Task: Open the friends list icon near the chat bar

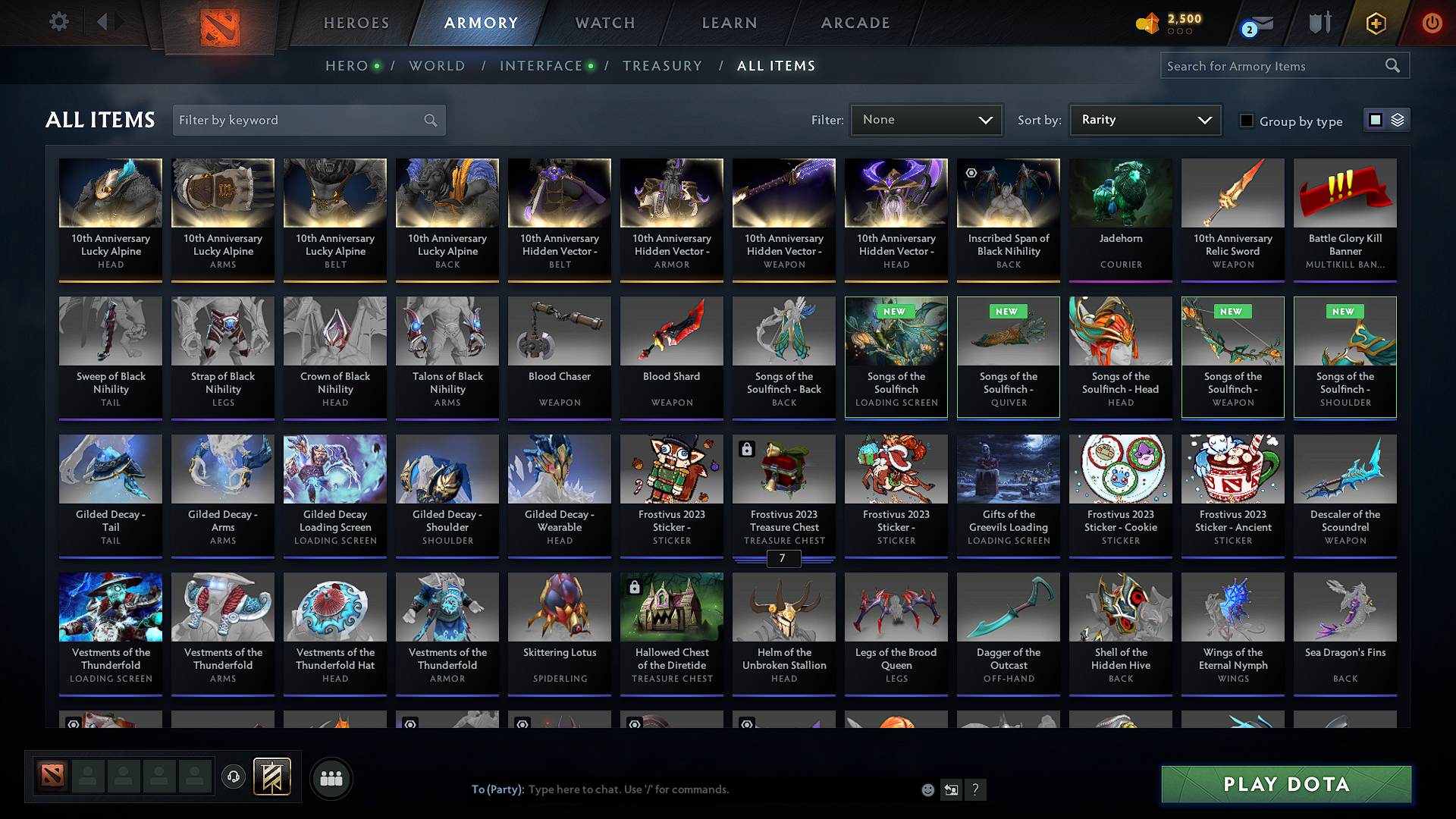Action: coord(329,777)
